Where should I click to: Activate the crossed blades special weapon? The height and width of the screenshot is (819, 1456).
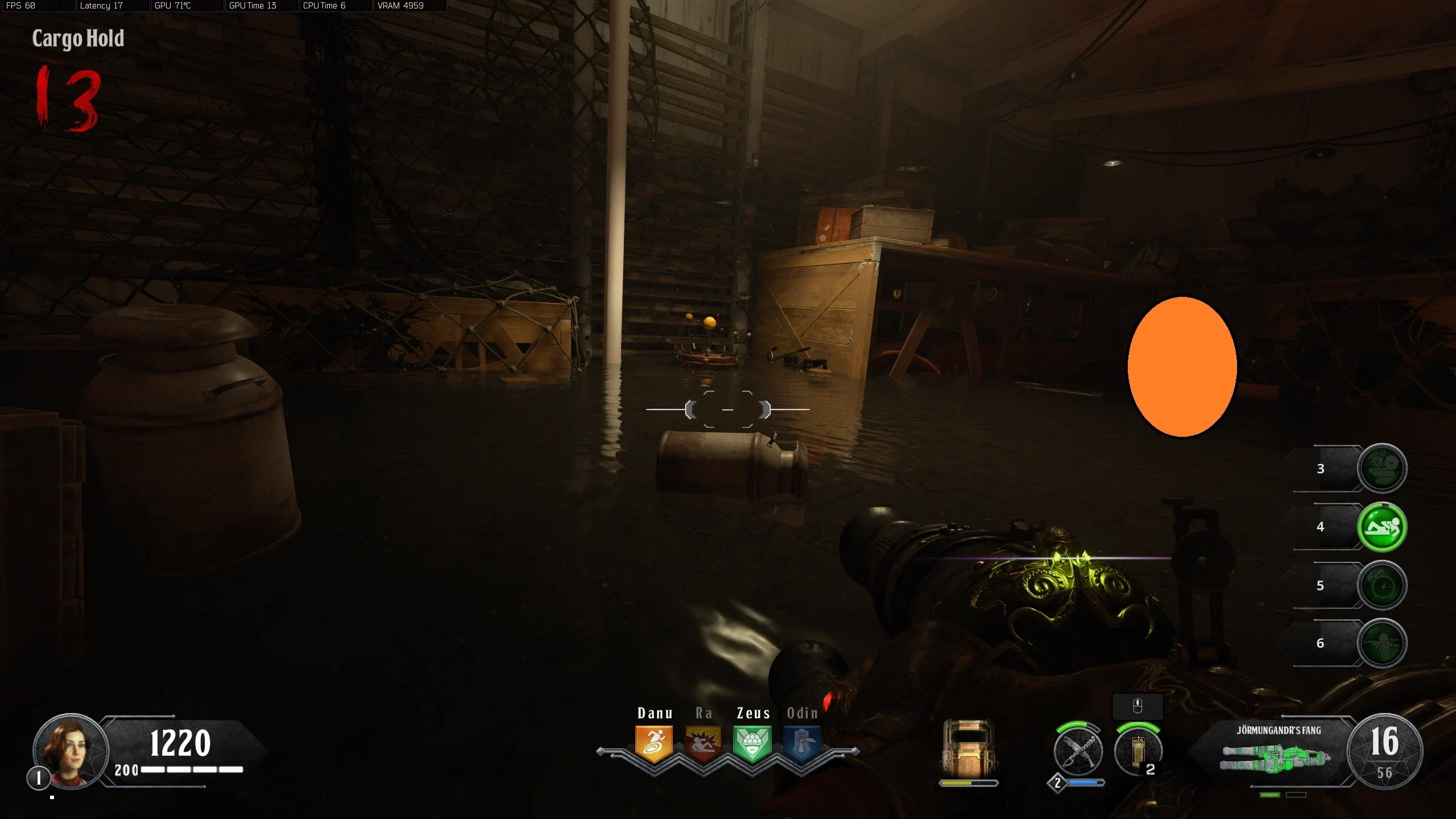1078,752
